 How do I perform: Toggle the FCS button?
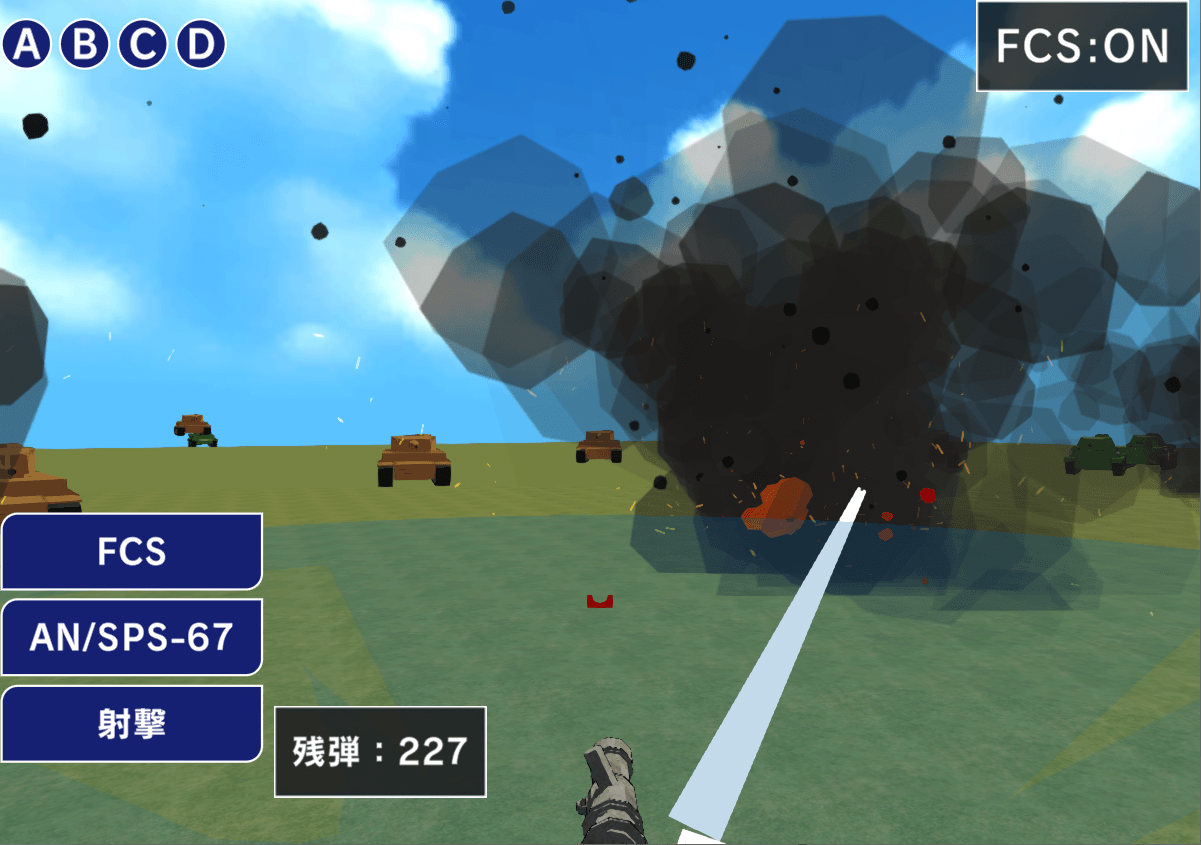(x=131, y=551)
